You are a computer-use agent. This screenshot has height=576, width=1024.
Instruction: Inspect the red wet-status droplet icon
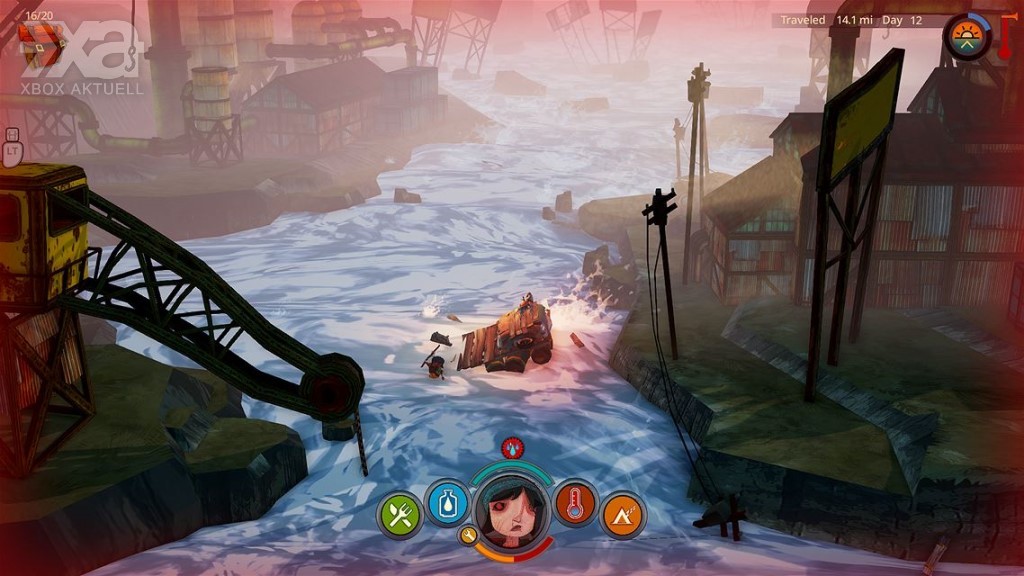[x=512, y=447]
